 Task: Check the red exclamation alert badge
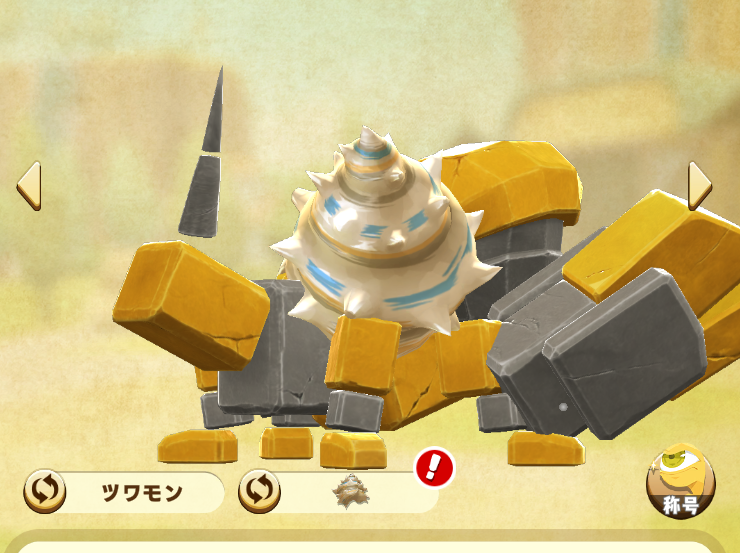point(434,467)
